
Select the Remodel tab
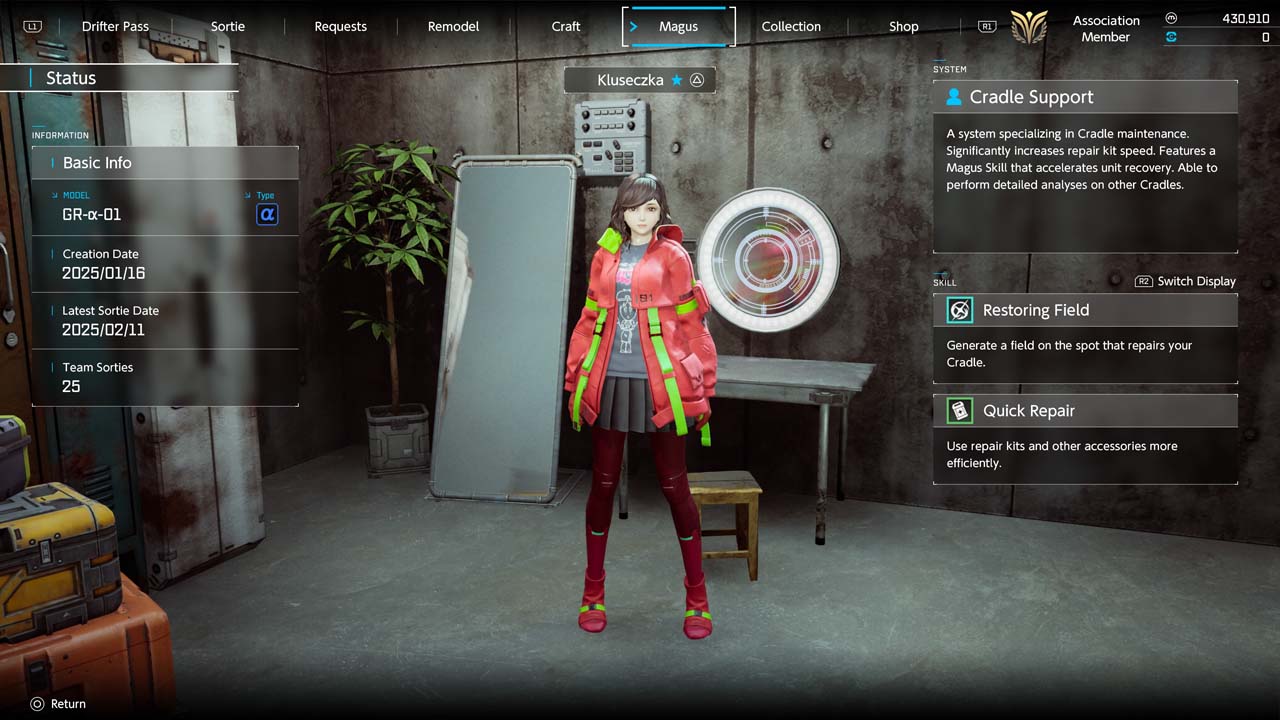[x=453, y=26]
